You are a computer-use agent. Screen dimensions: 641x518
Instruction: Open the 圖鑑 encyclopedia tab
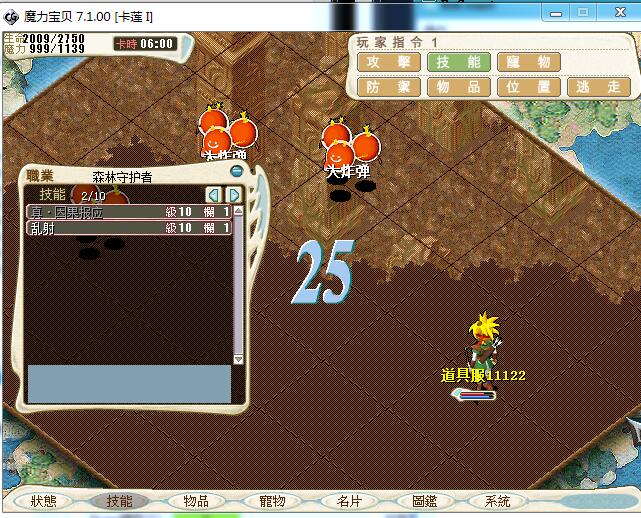[425, 501]
